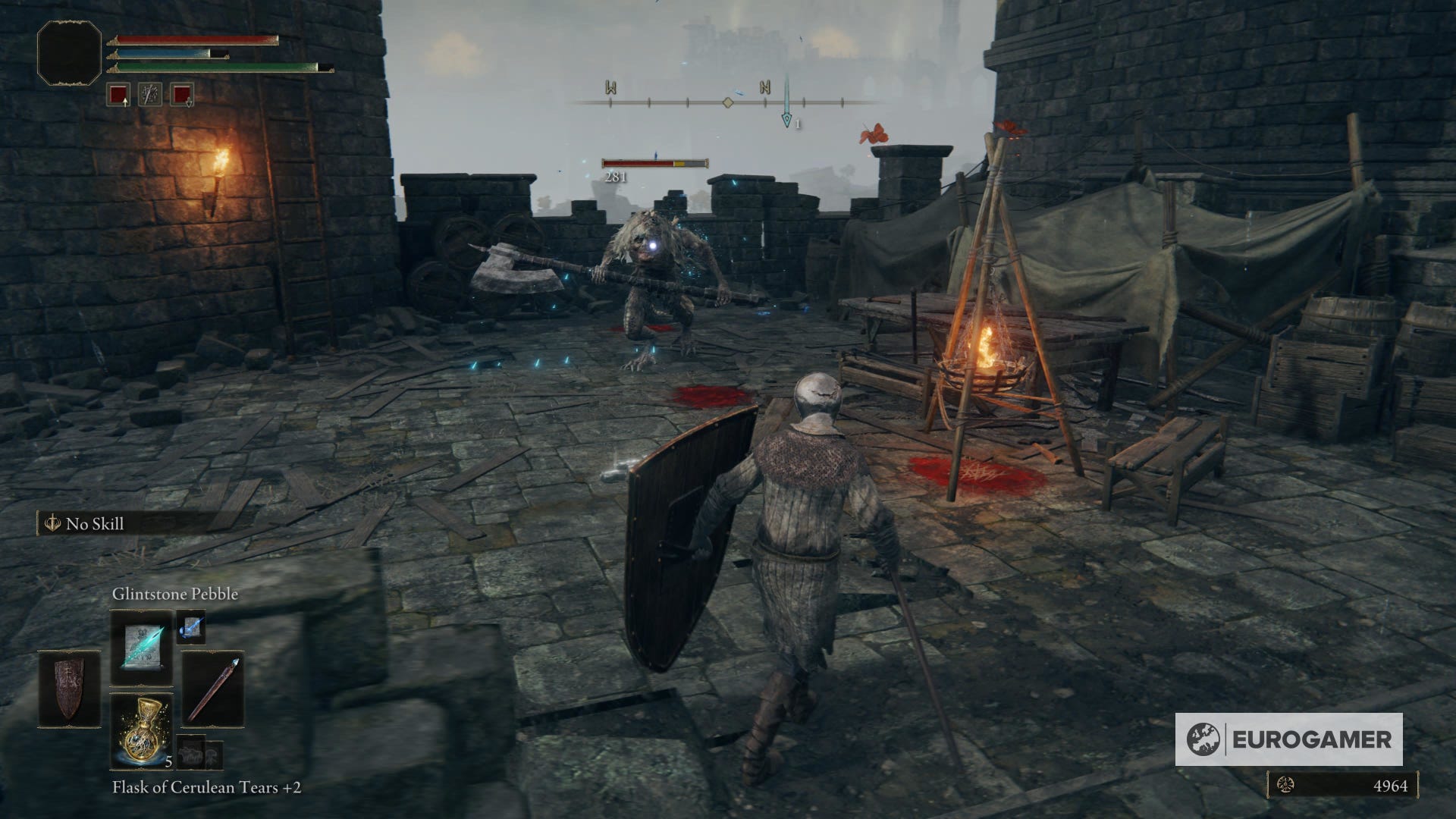Select the Glintstone Pebble spell scroll icon
The width and height of the screenshot is (1456, 819).
tap(143, 648)
